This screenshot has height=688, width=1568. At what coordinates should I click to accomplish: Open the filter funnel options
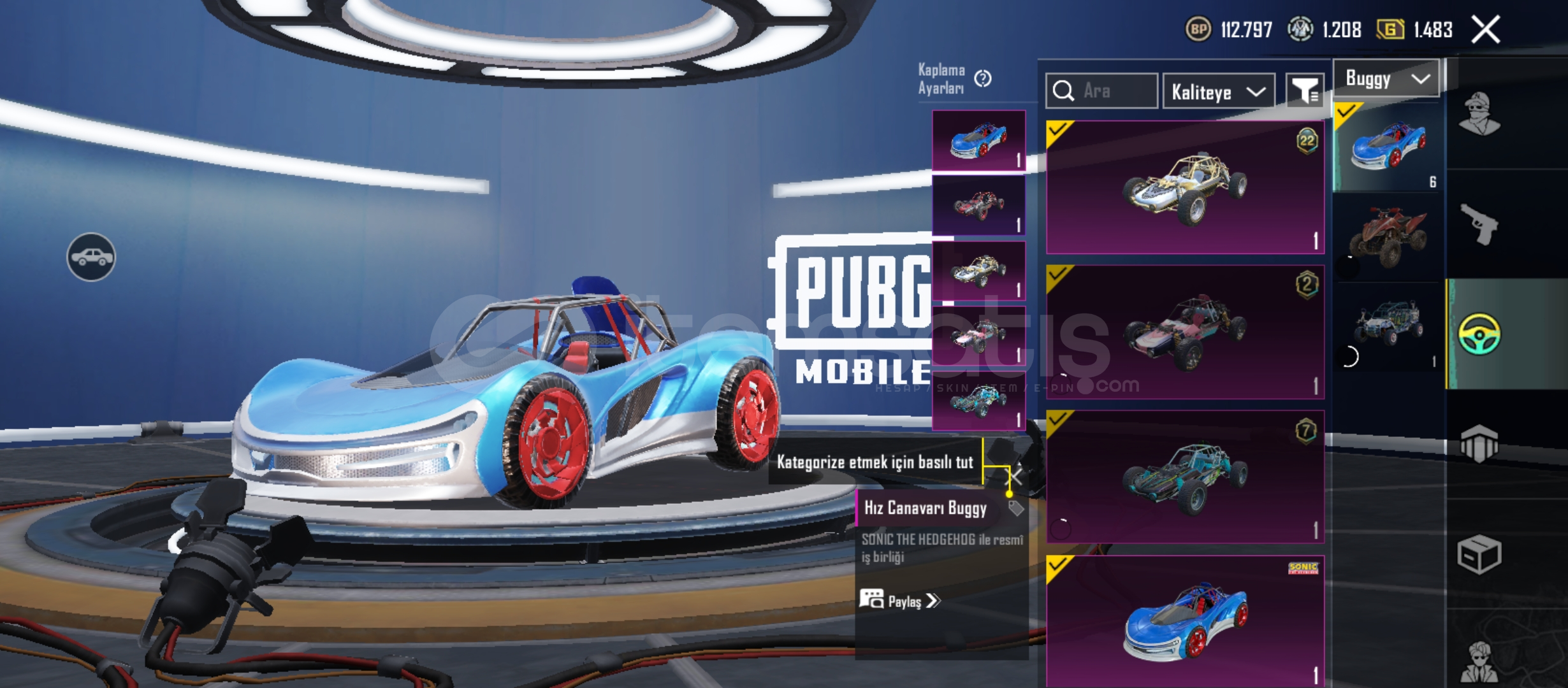point(1304,91)
